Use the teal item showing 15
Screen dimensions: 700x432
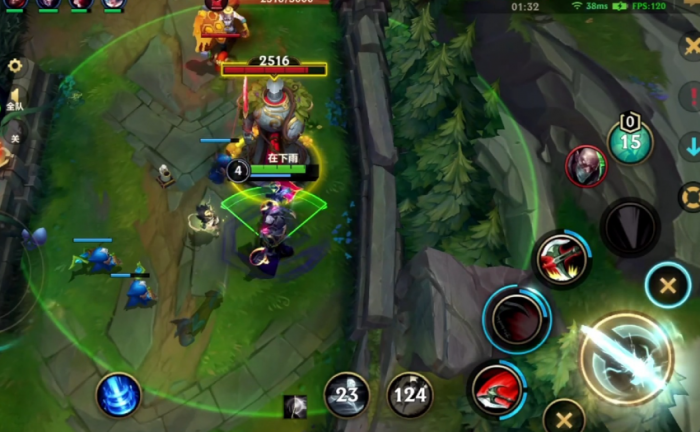click(630, 141)
